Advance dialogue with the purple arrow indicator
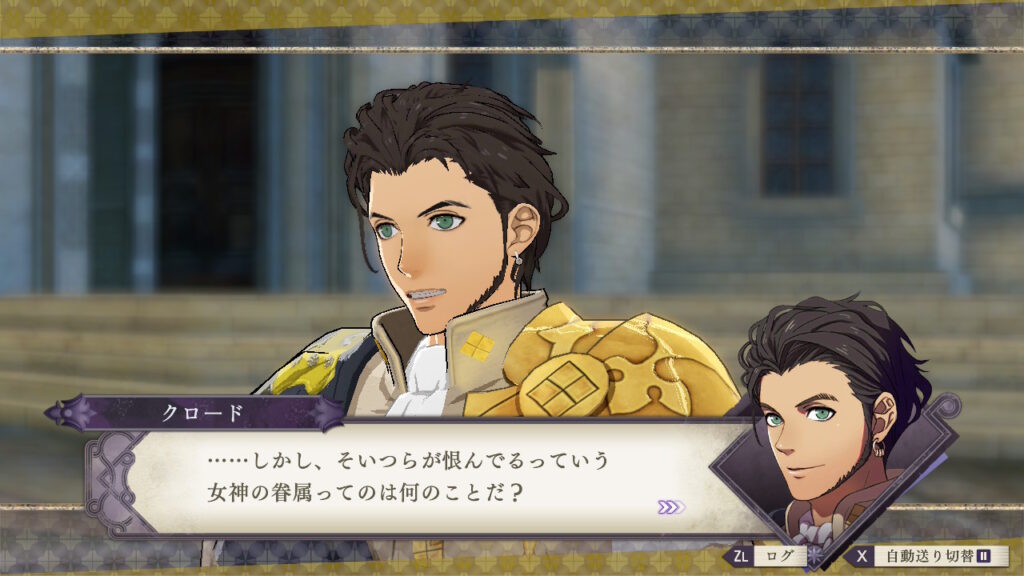This screenshot has width=1024, height=576. [671, 507]
